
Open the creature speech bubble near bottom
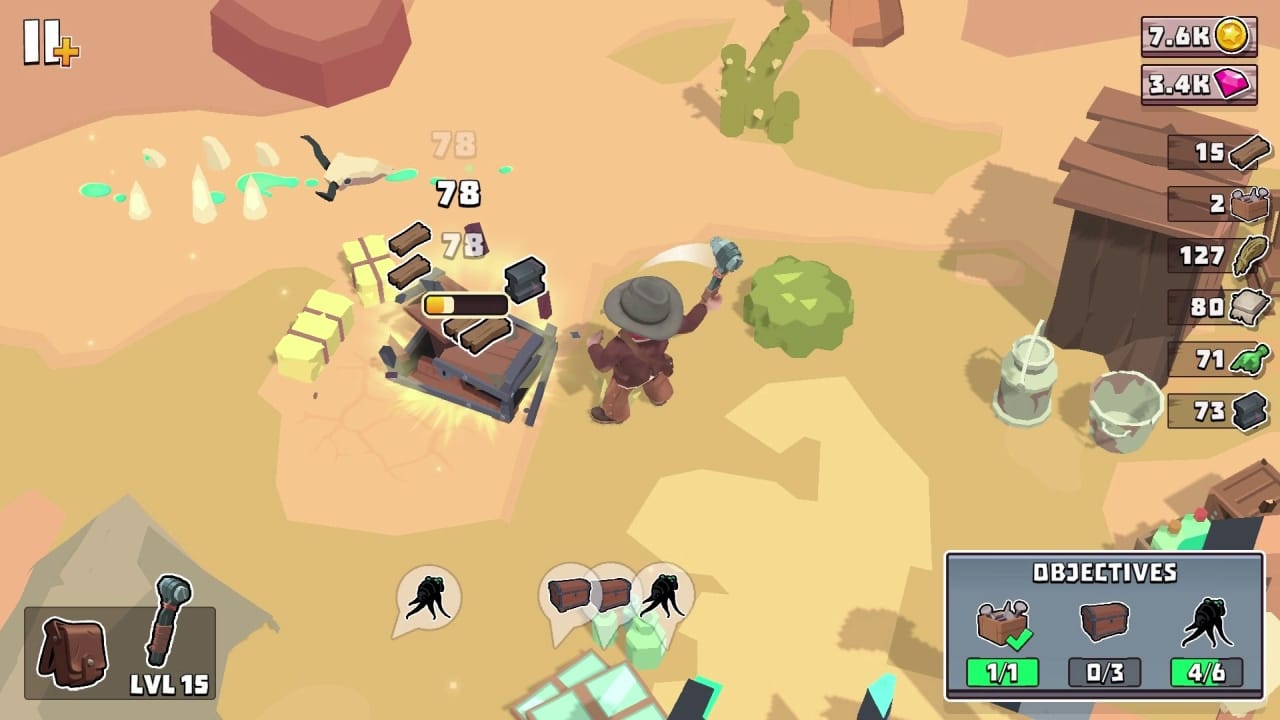[427, 597]
